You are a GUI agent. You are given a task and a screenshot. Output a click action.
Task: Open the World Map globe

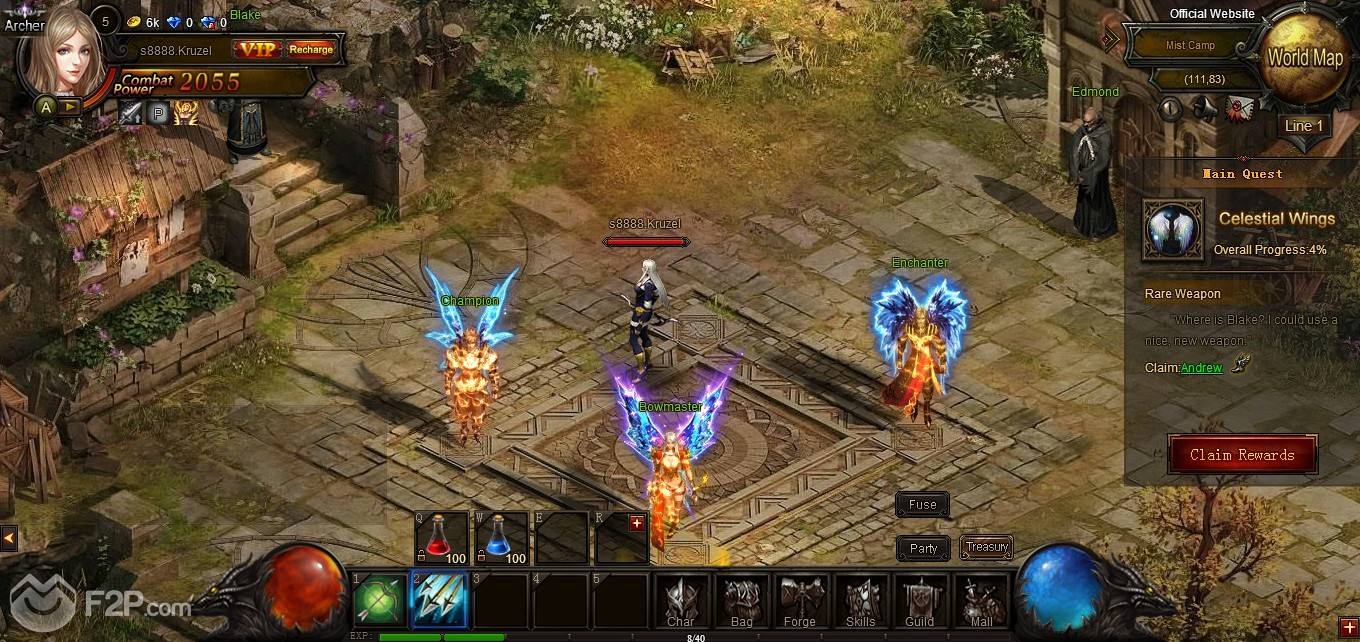pyautogui.click(x=1304, y=59)
